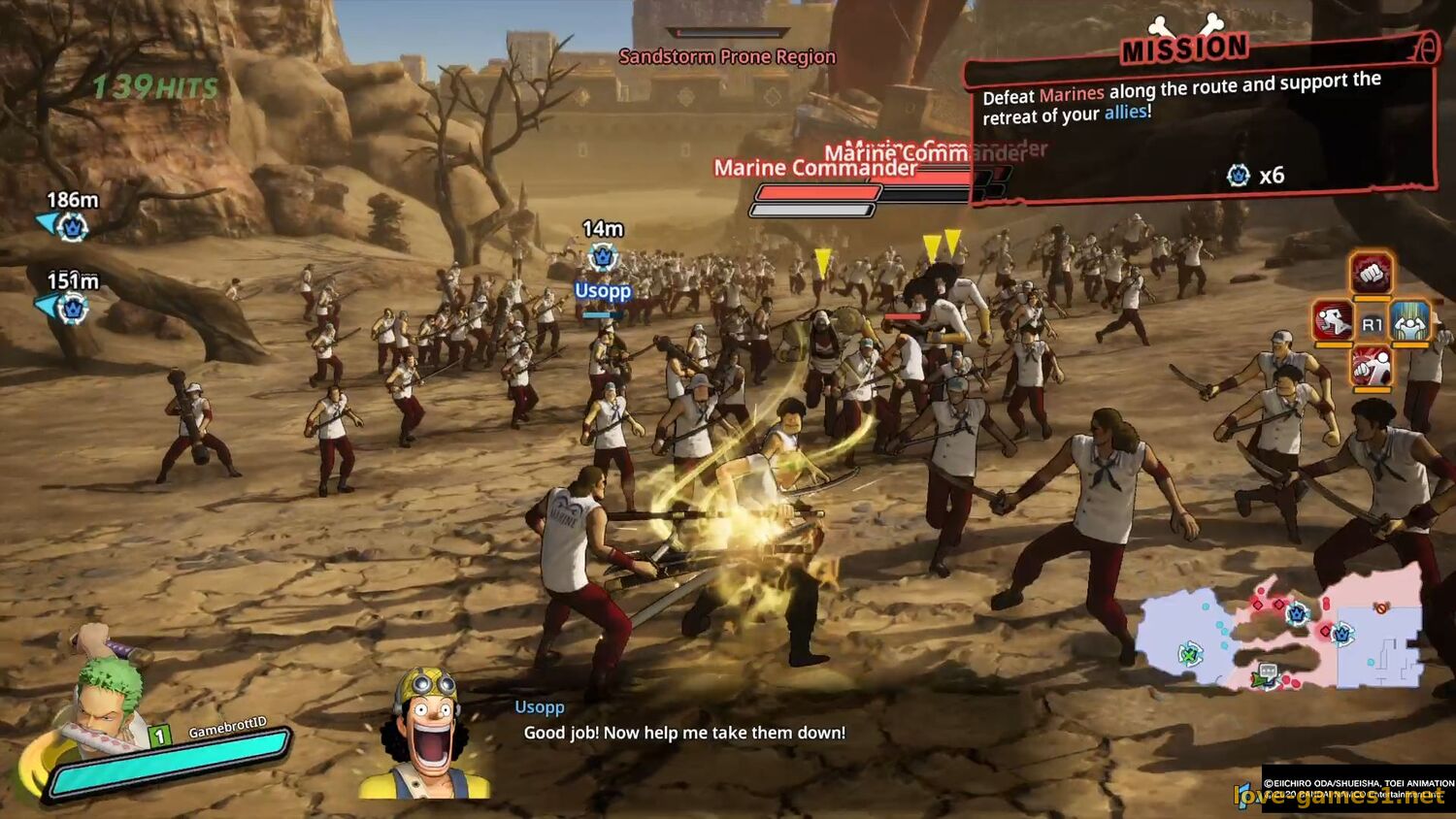Activate the punching figure impact skill

(x=1371, y=368)
